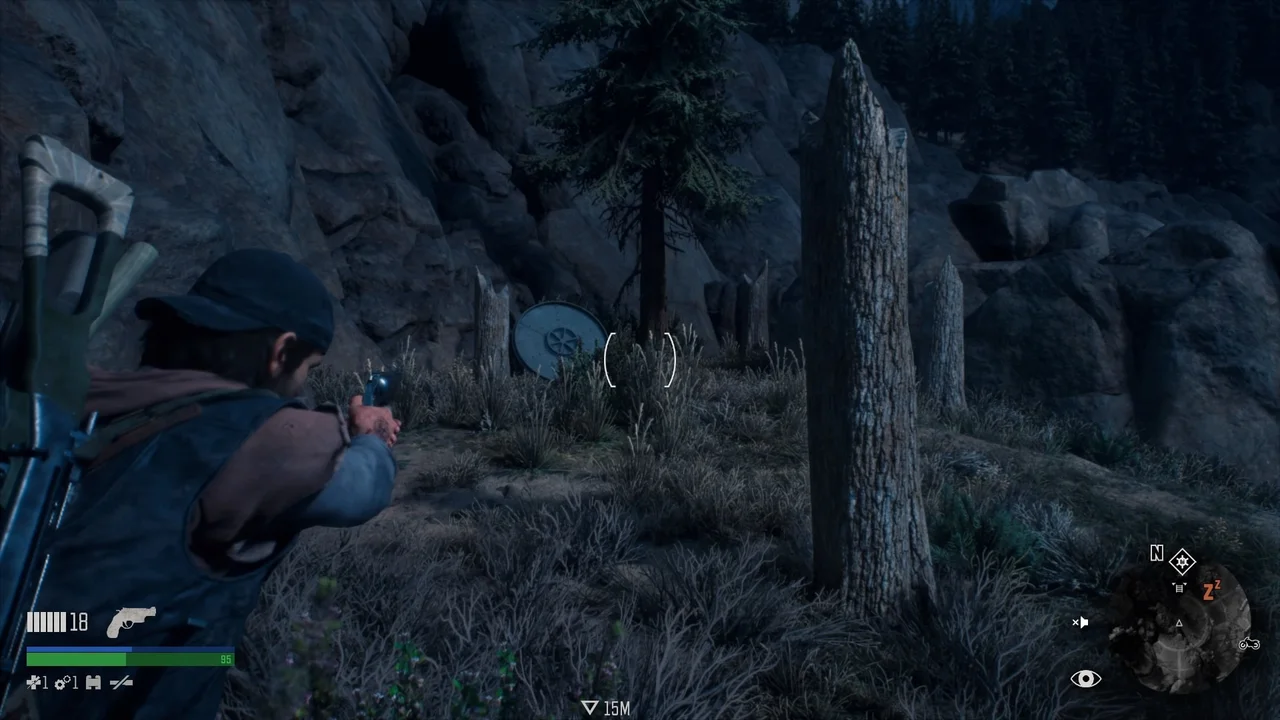
Task: Select the binoculars icon
Action: (93, 683)
